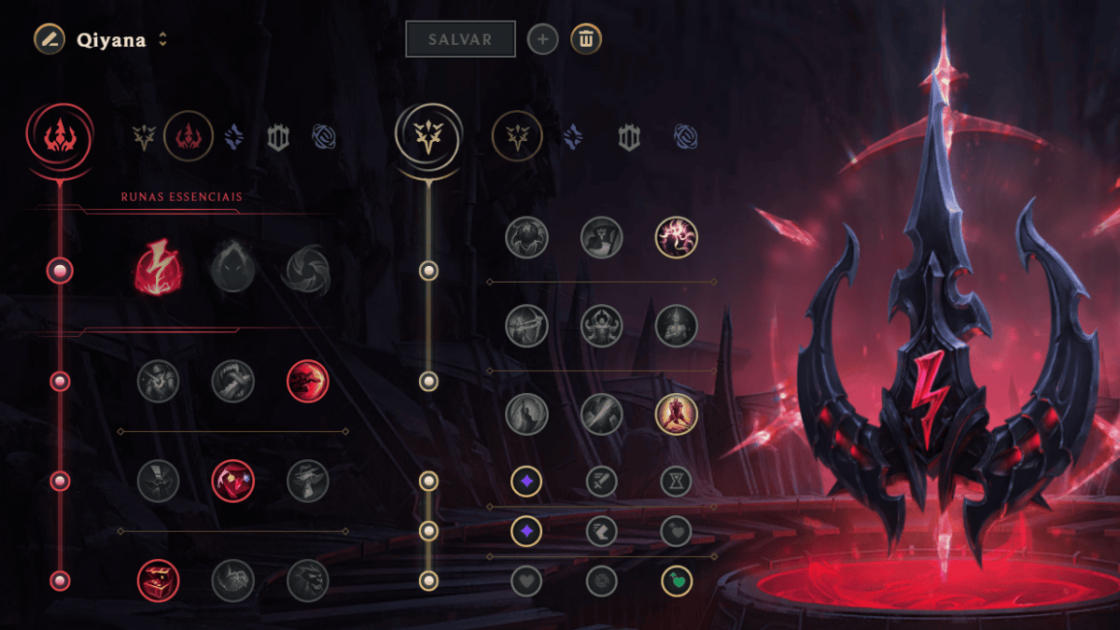This screenshot has height=630, width=1120.
Task: Edit the rune page name pencil icon
Action: (49, 39)
